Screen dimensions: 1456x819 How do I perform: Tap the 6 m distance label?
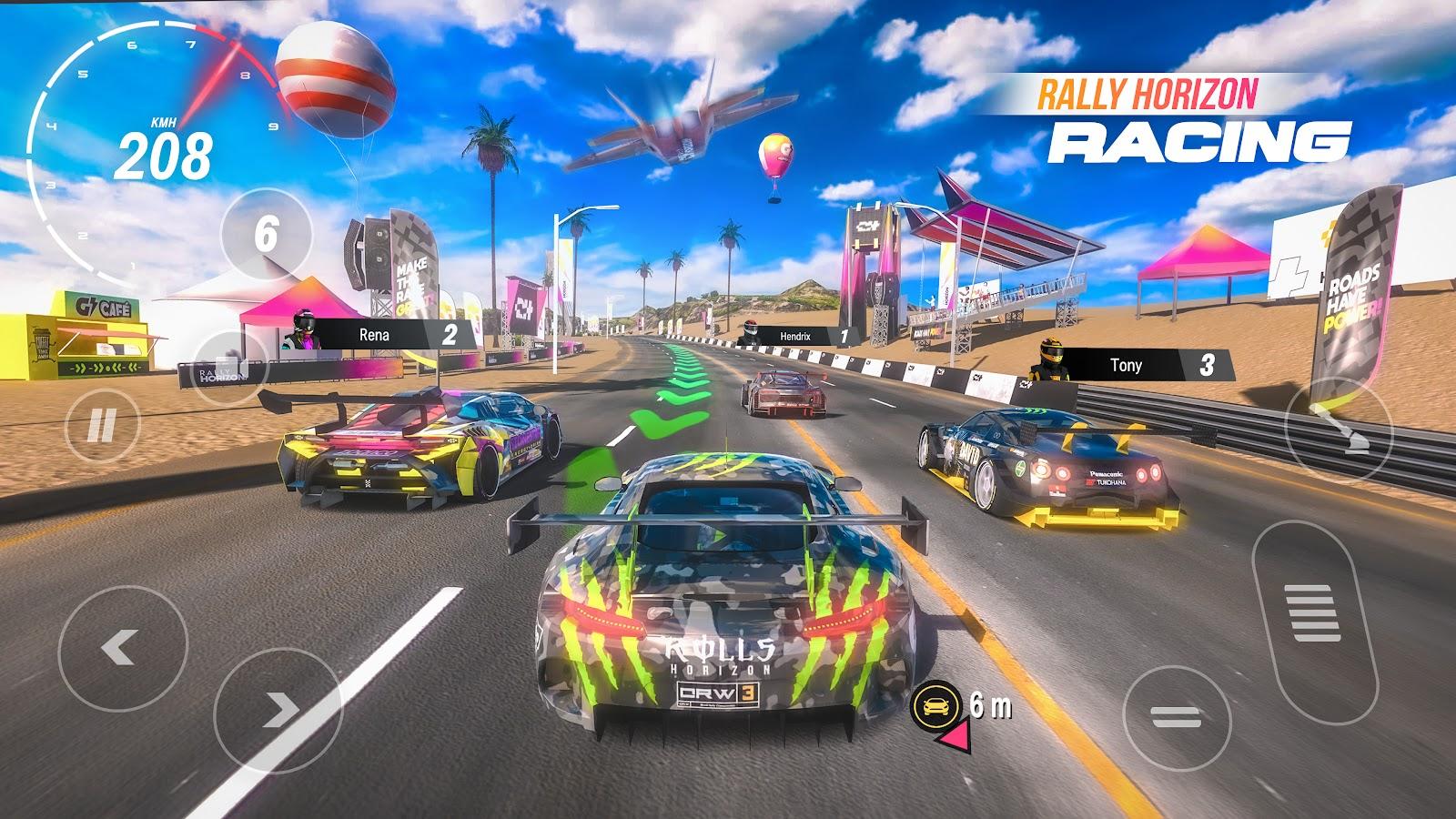point(992,703)
